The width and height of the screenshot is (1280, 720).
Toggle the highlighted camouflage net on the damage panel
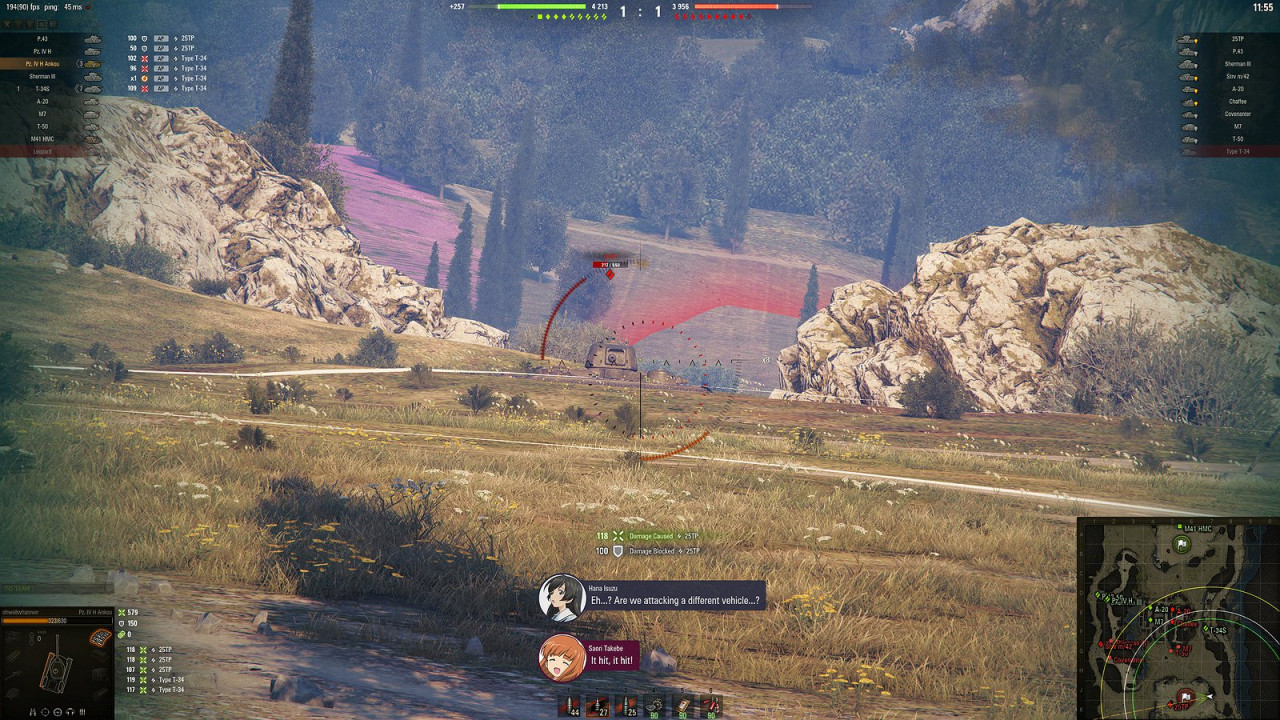[100, 637]
